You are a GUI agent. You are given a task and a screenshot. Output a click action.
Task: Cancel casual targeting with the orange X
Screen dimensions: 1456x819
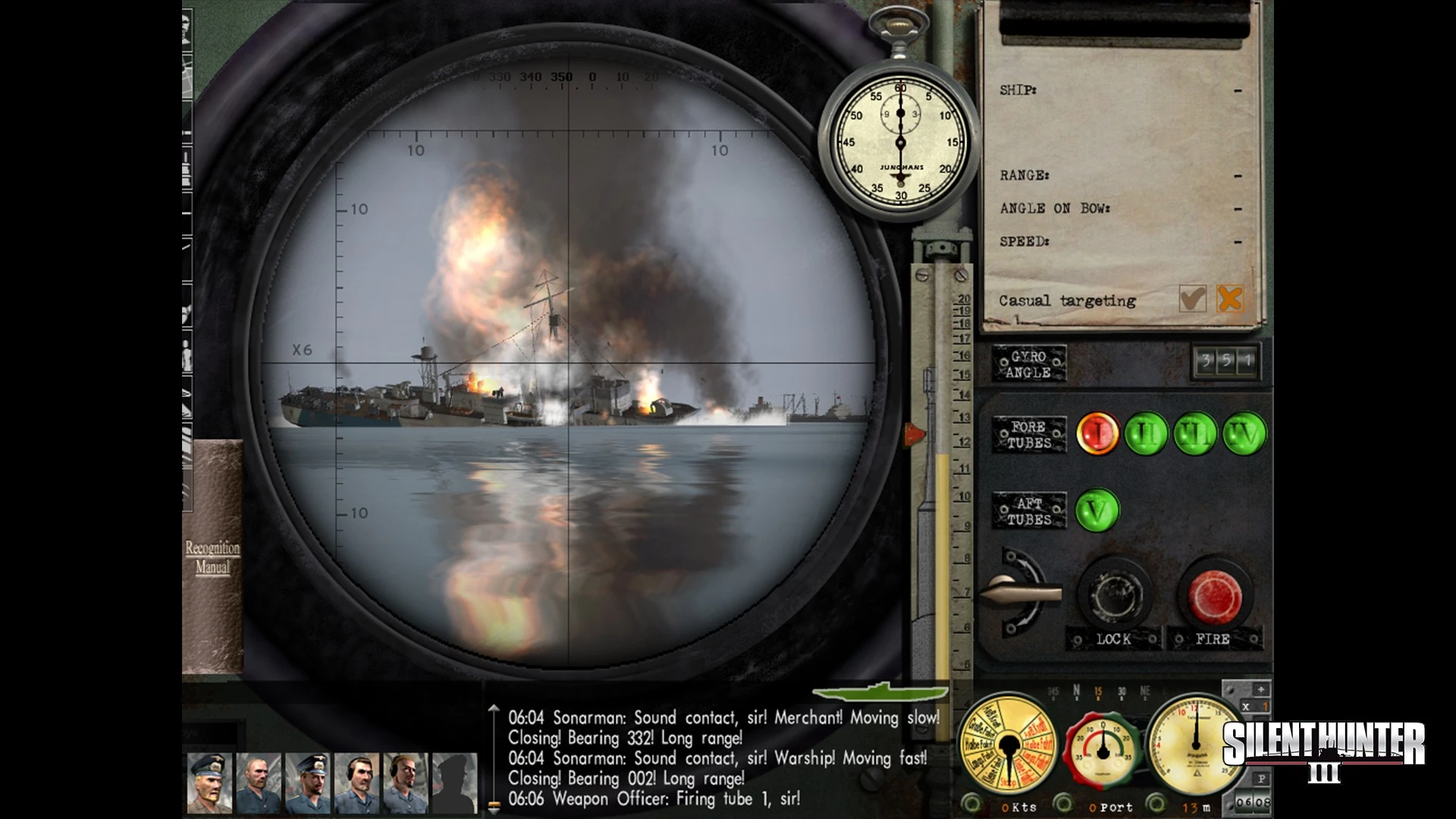1229,299
